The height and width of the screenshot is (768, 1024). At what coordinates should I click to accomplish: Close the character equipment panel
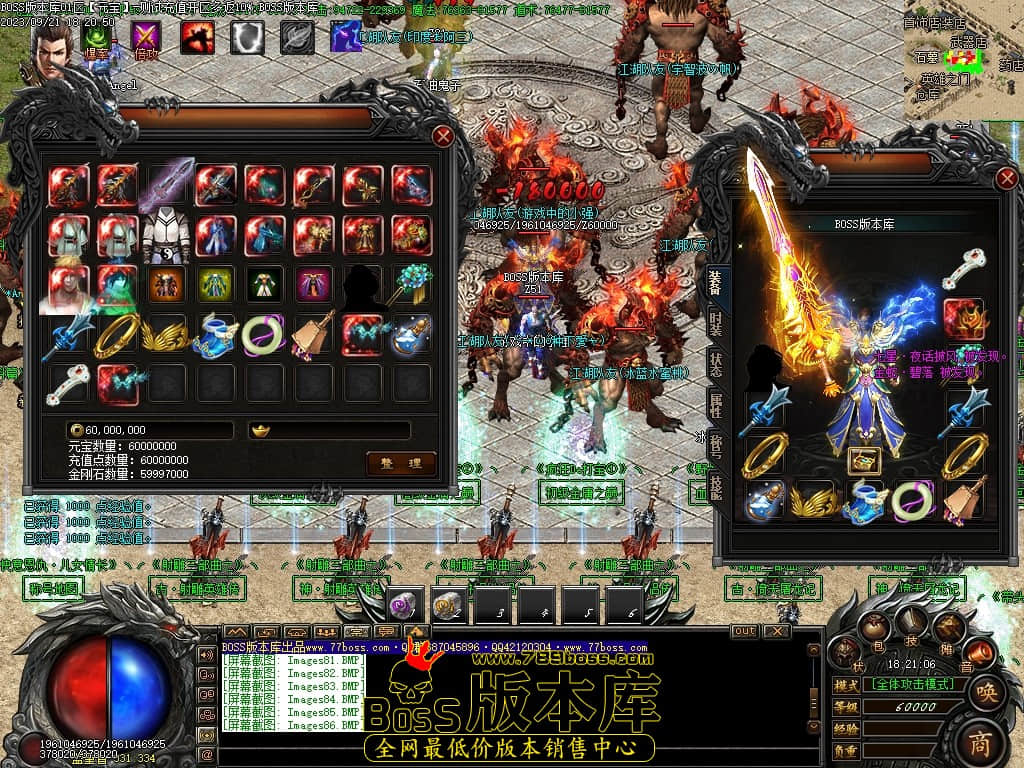(1007, 179)
